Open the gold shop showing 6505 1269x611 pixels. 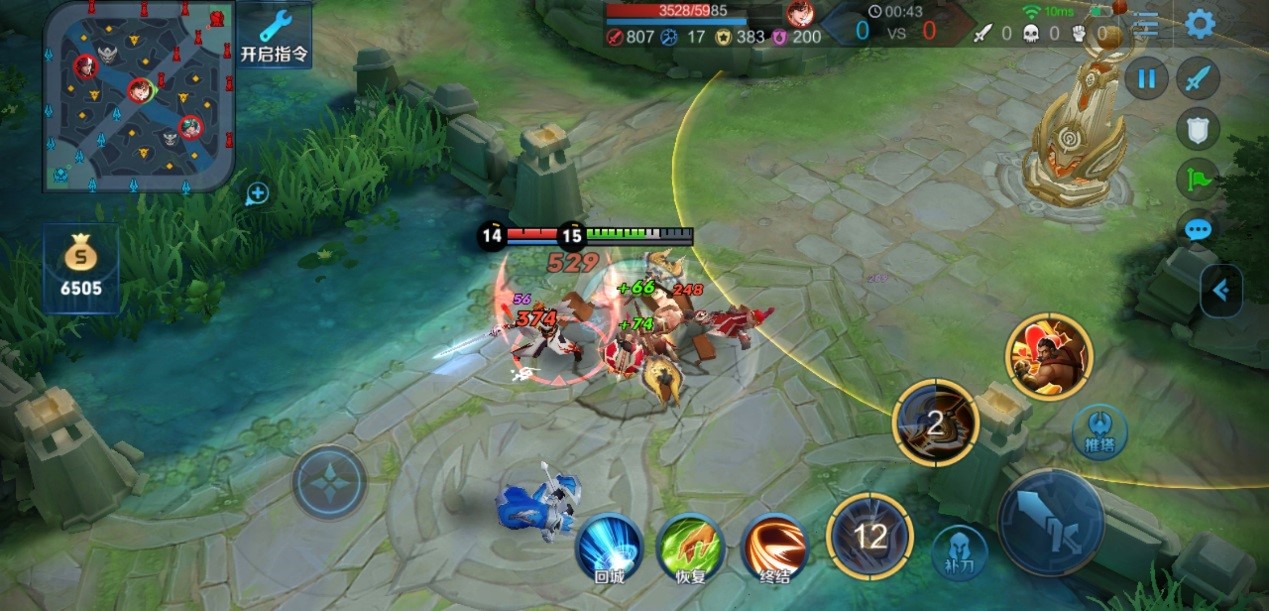81,268
